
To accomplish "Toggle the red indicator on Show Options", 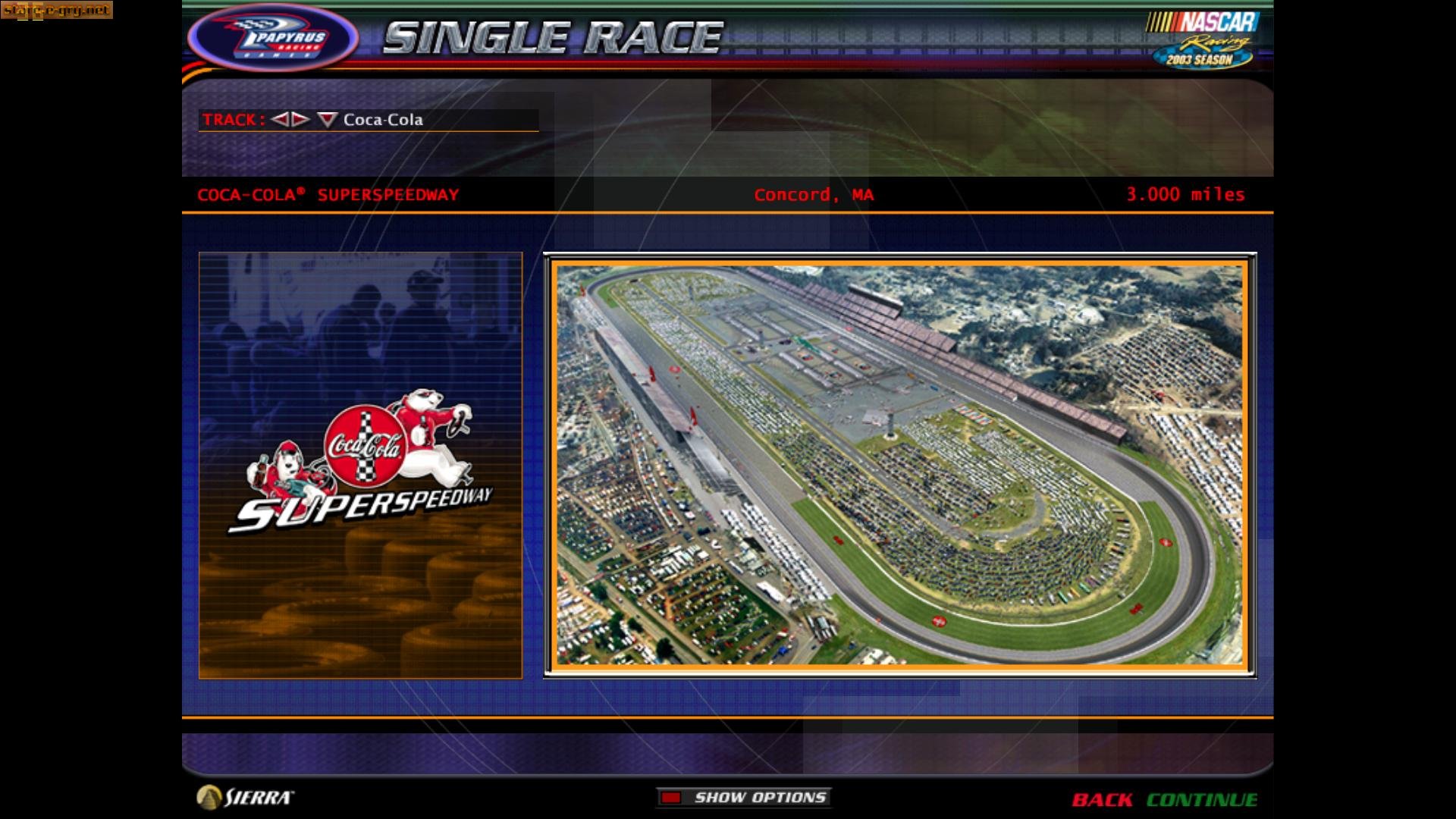I will 670,797.
